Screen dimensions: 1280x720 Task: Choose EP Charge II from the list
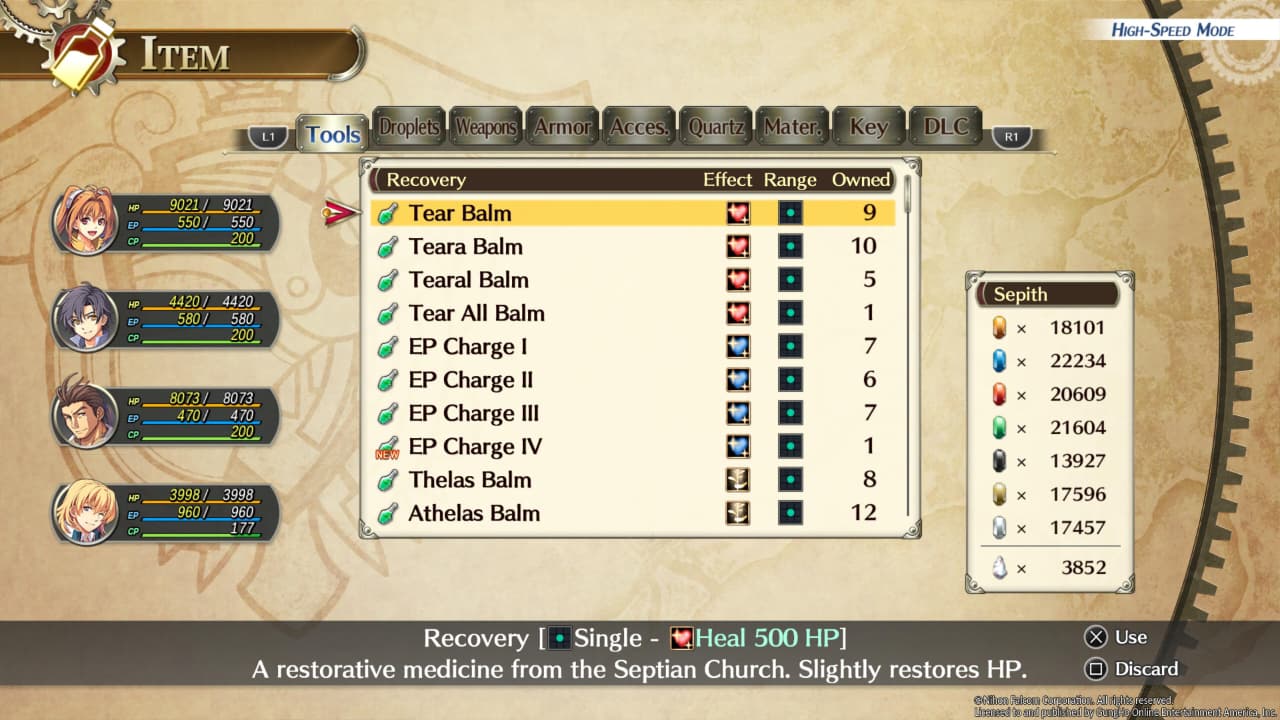pyautogui.click(x=470, y=380)
